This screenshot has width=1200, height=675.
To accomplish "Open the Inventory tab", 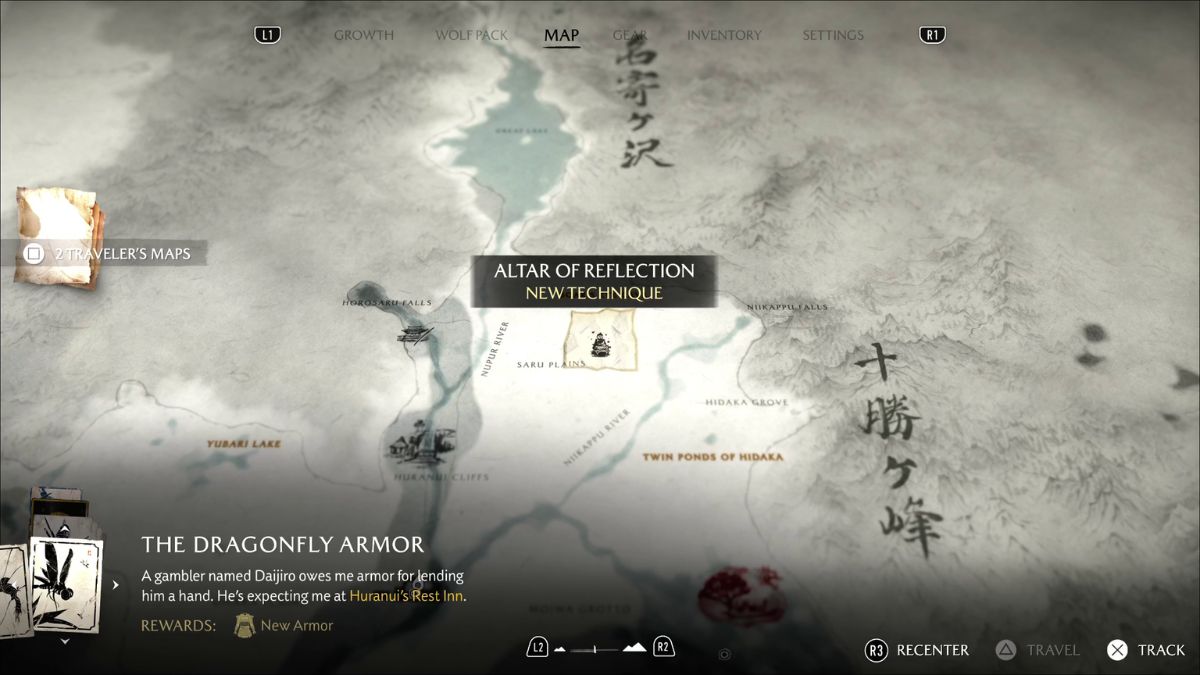I will (724, 35).
